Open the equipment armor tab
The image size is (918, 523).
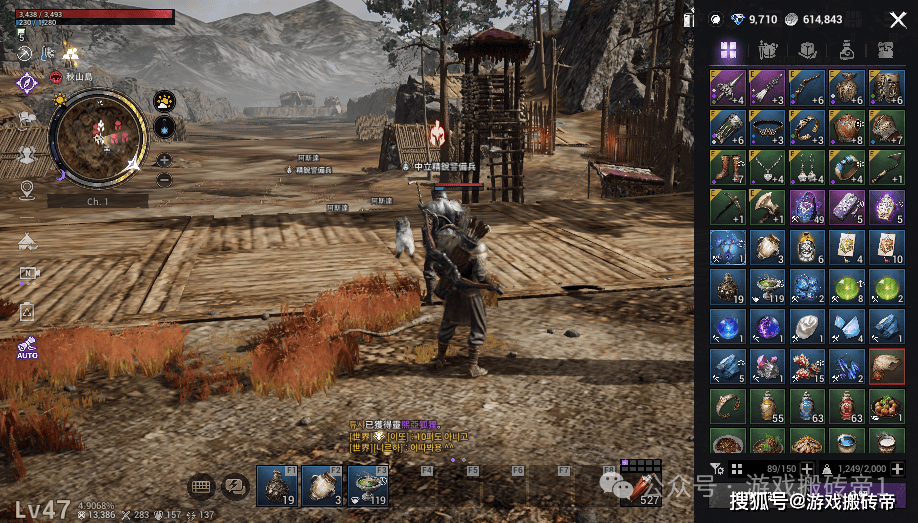point(768,51)
